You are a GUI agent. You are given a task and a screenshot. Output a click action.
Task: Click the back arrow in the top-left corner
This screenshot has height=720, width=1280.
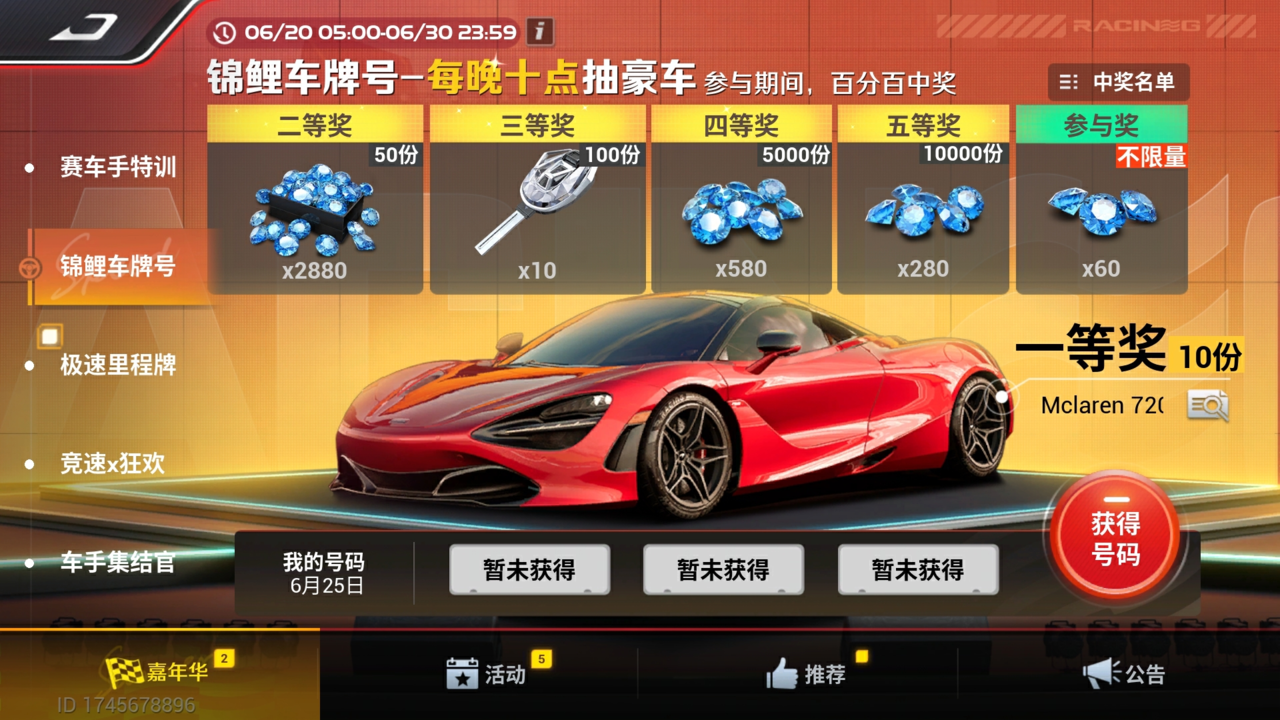(x=80, y=26)
